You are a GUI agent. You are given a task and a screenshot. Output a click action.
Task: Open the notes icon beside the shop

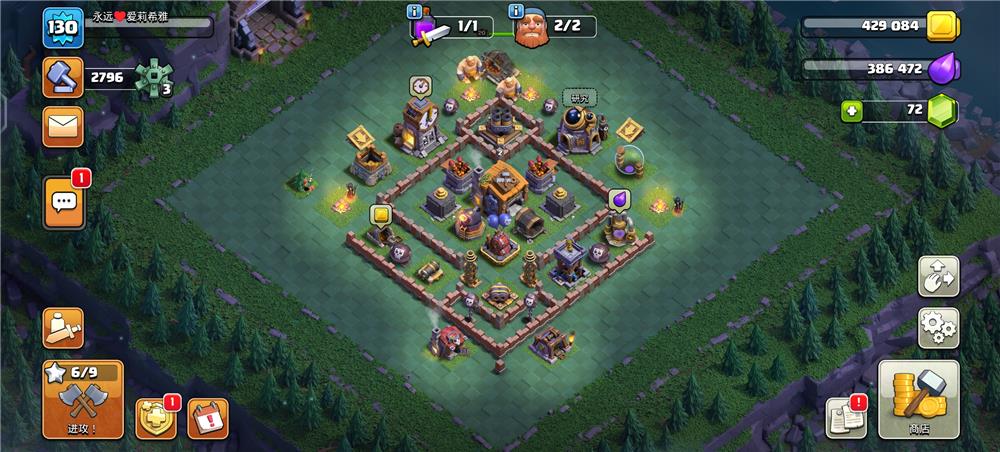tap(844, 419)
